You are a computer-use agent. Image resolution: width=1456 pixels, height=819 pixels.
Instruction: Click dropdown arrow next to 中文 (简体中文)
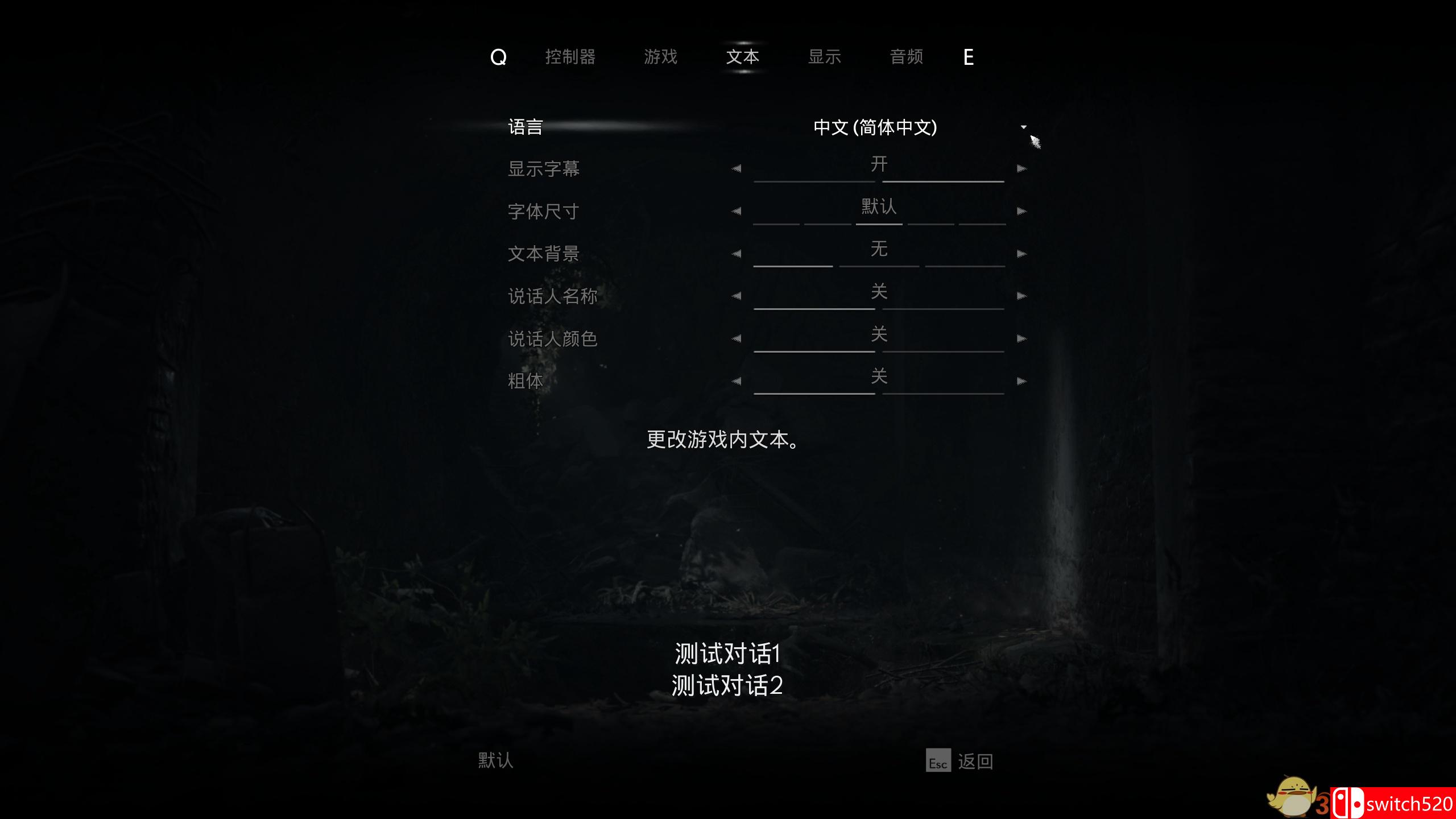coord(1024,128)
